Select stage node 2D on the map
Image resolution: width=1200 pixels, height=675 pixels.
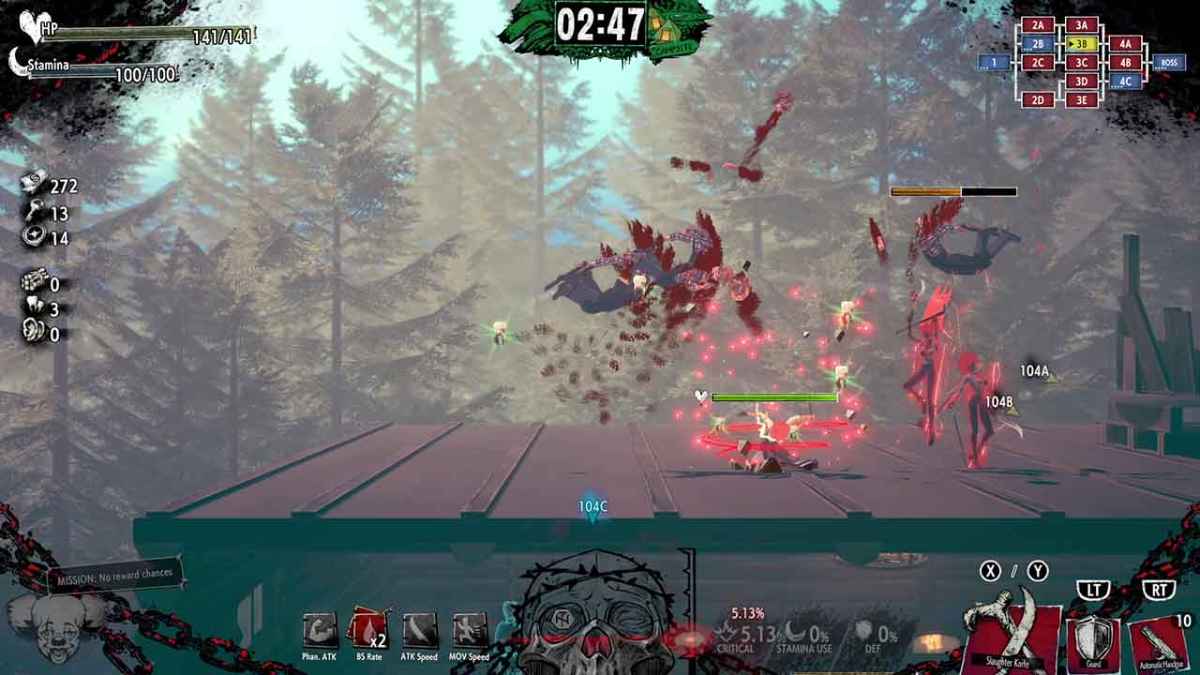(1038, 99)
